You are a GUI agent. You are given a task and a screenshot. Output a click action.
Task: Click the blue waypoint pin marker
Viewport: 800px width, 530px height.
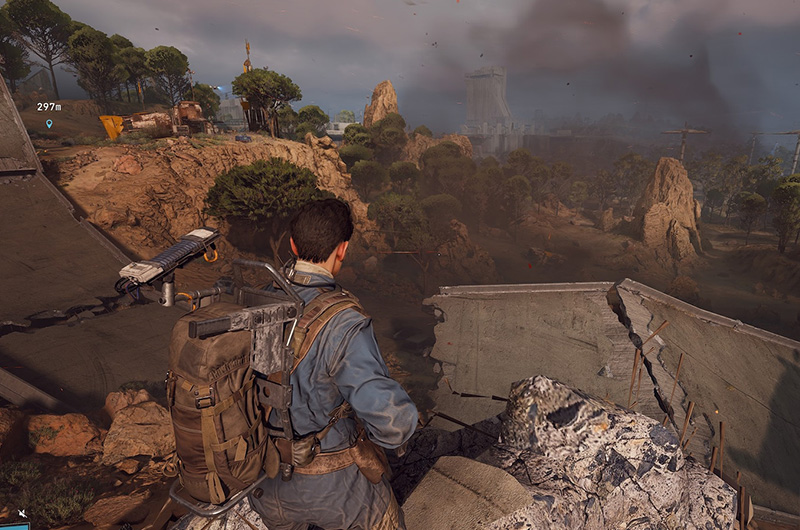[x=49, y=124]
